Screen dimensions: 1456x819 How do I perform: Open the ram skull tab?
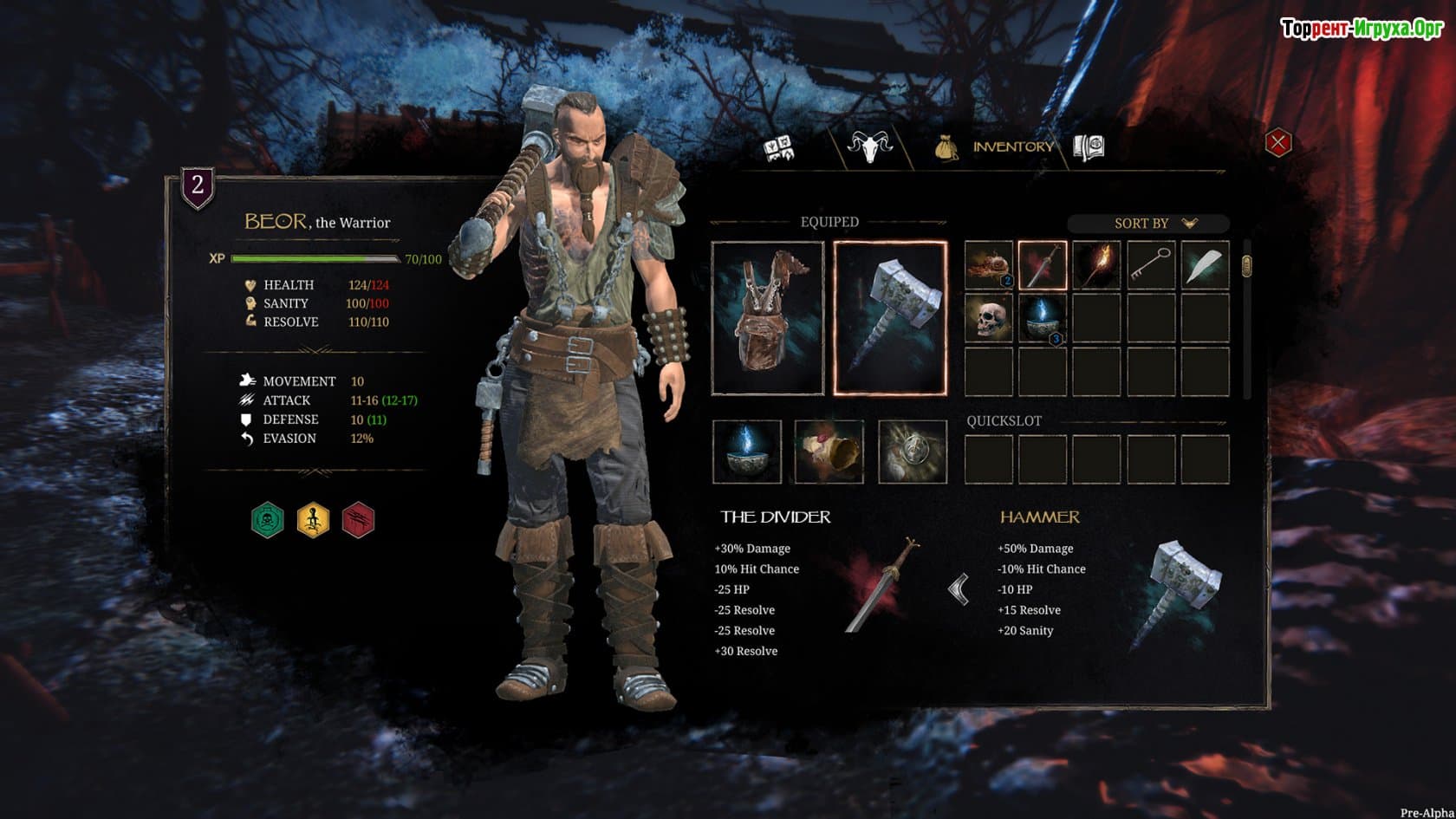[x=869, y=146]
